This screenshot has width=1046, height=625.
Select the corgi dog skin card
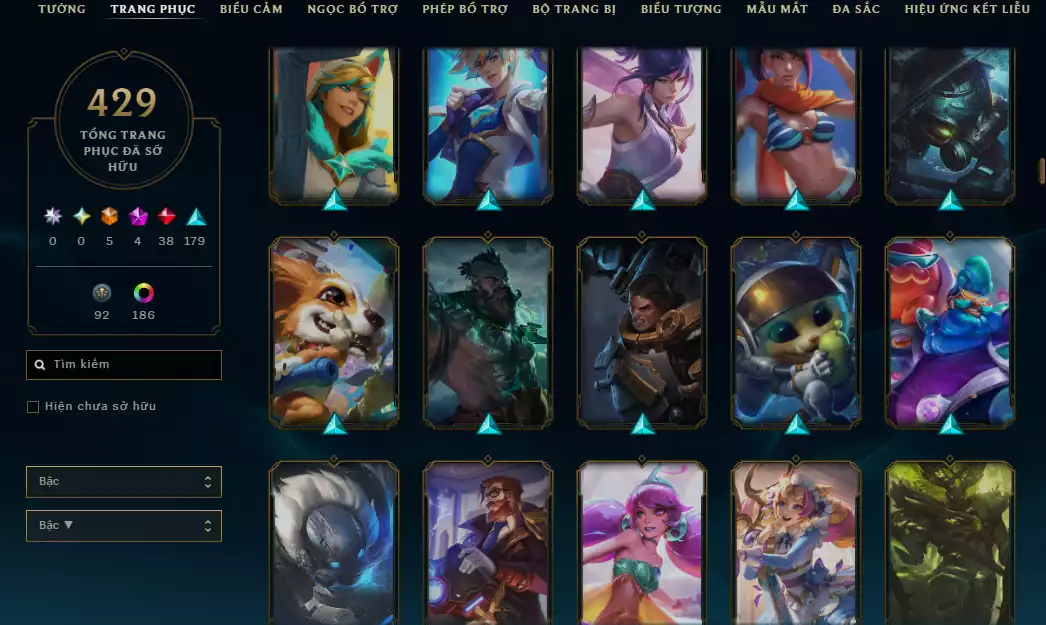pos(334,330)
